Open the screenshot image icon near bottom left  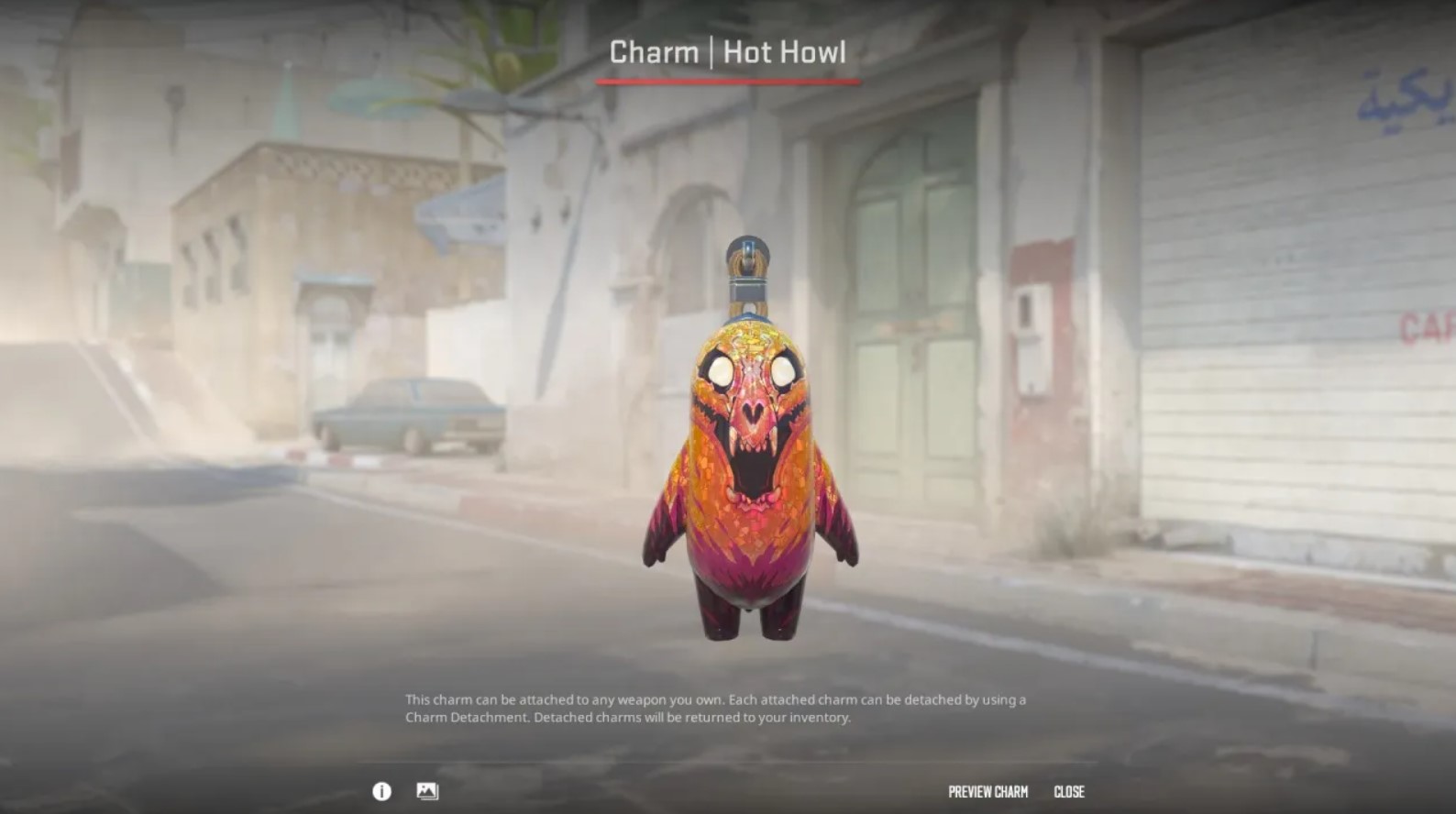(427, 792)
